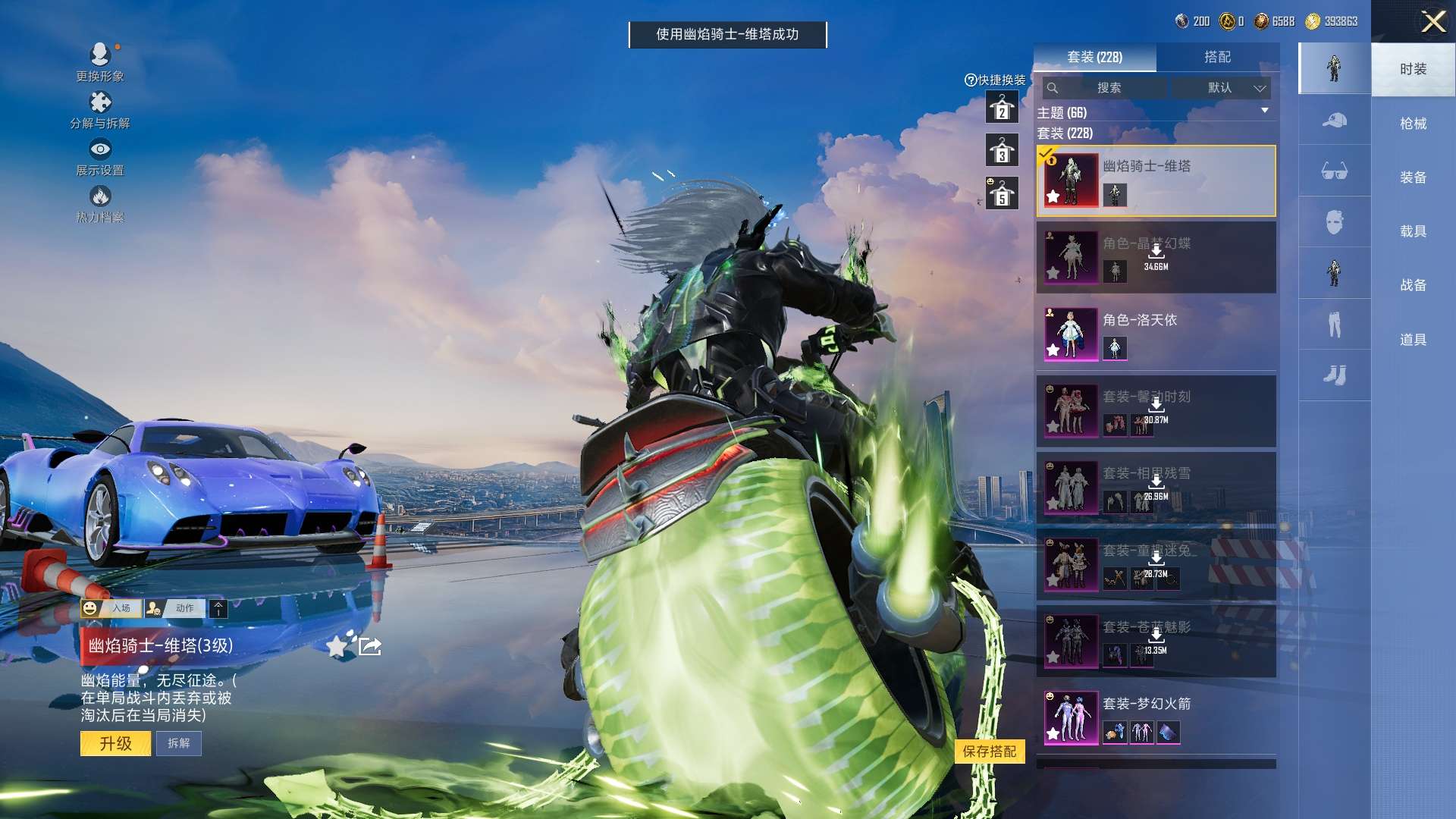Click the 拆解 dismantle button

point(179,743)
